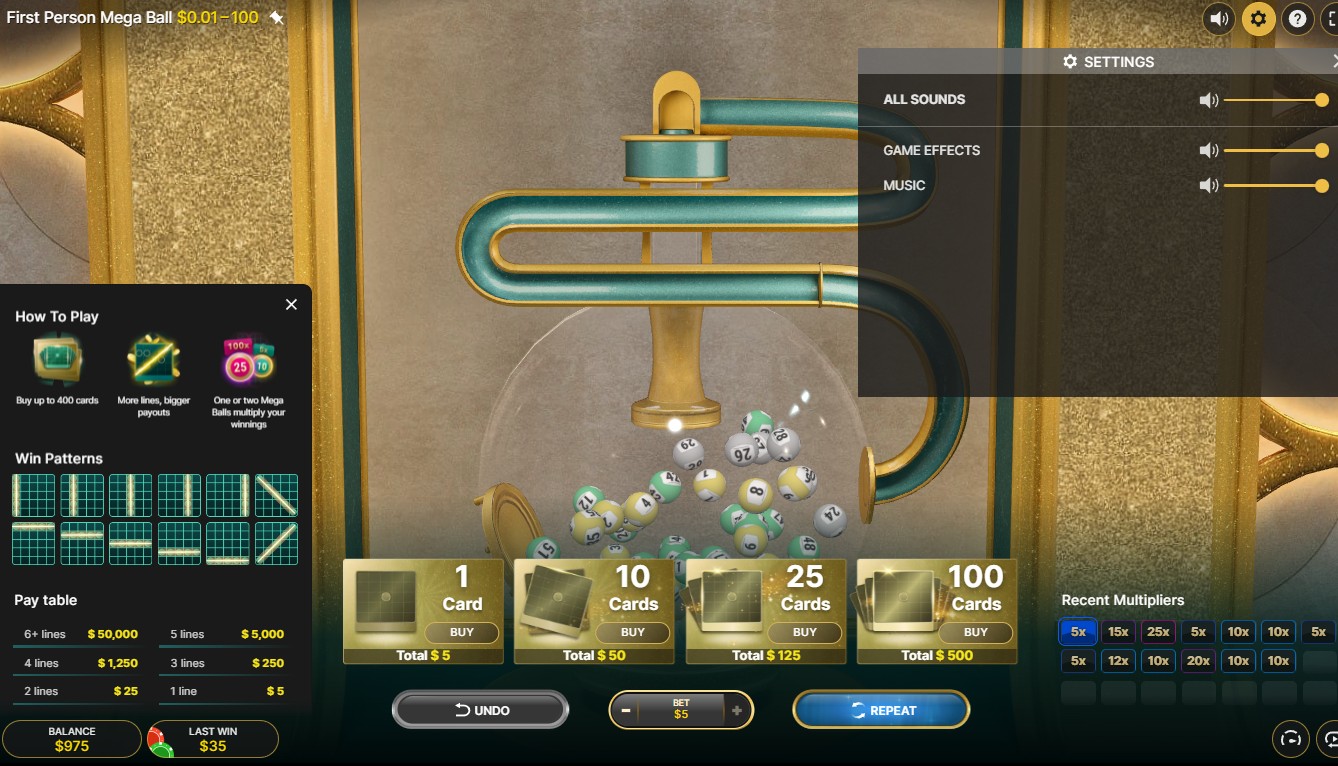This screenshot has height=766, width=1338.
Task: Buy the 10 Cards pack
Action: (x=632, y=632)
